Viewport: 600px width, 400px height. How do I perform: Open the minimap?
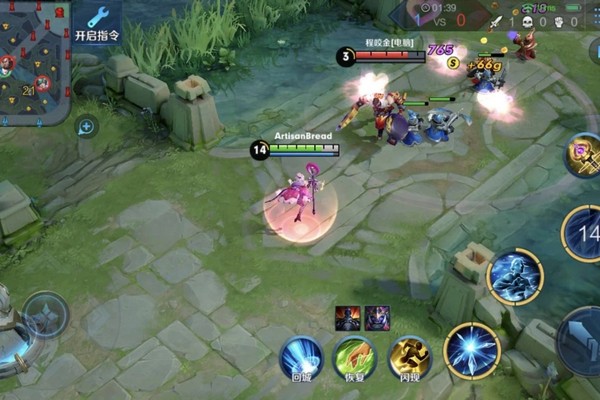[34, 62]
